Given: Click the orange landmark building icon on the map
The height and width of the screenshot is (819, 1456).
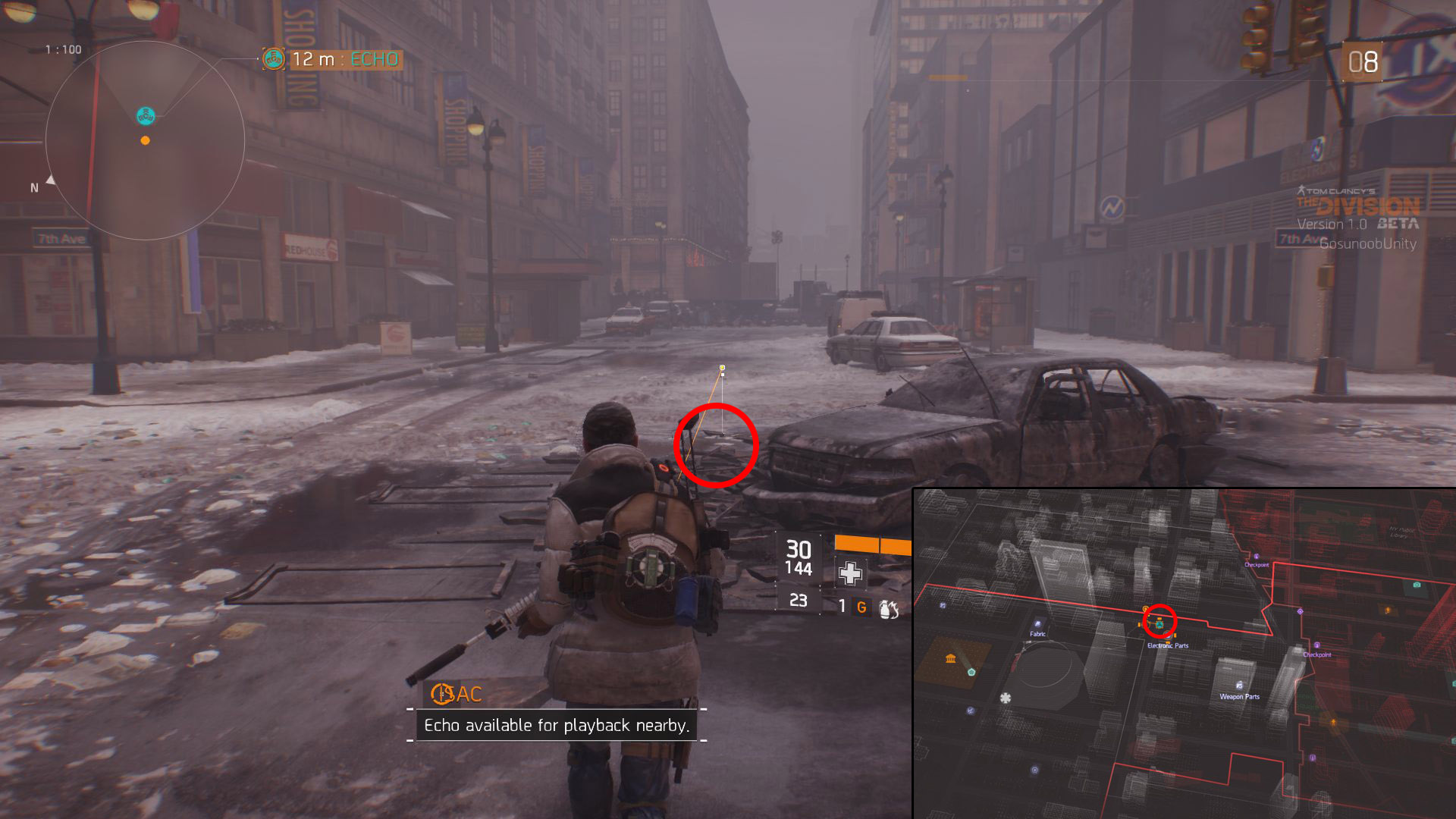Looking at the screenshot, I should [951, 658].
